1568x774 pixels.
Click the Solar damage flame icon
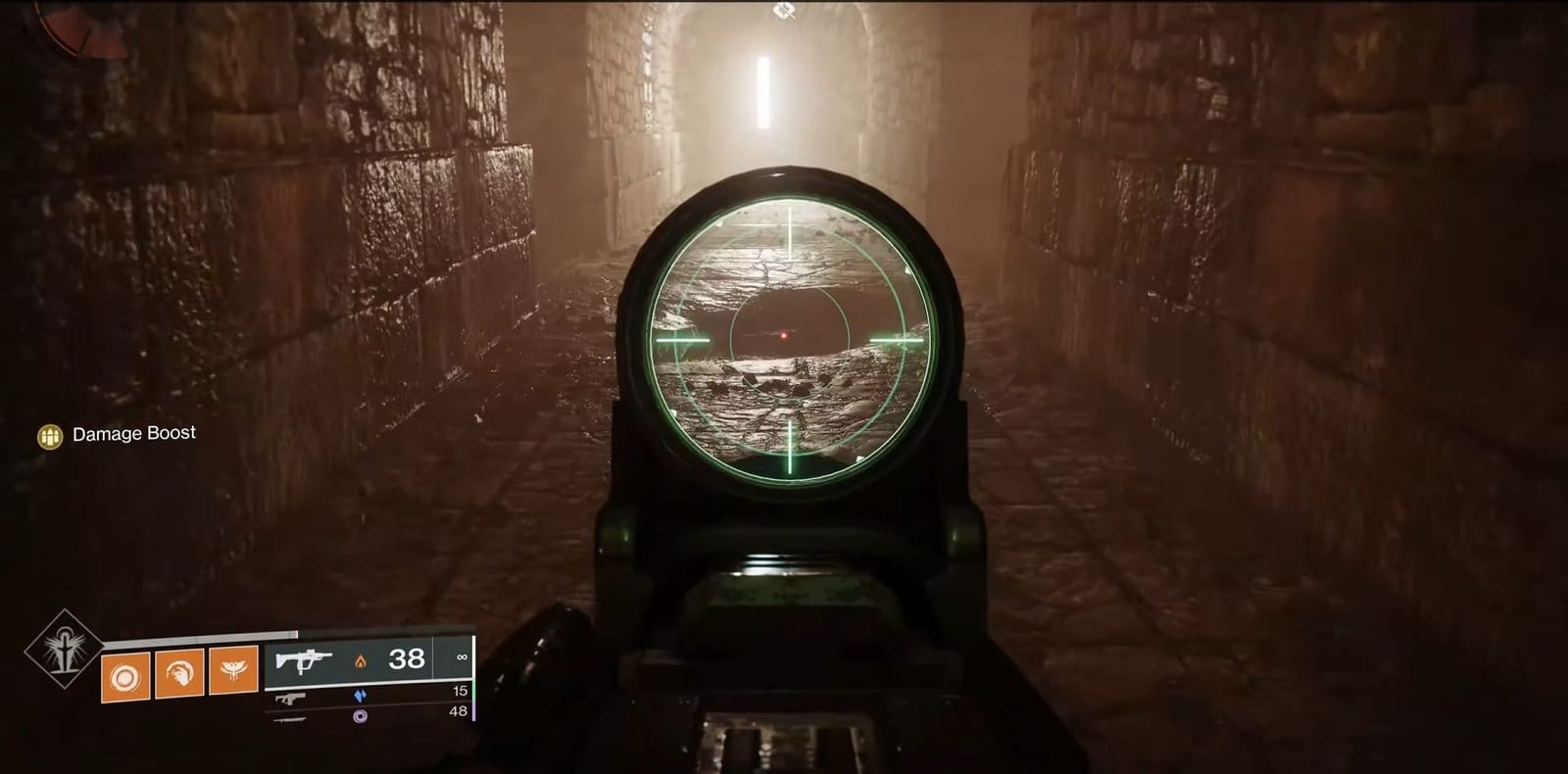click(362, 663)
